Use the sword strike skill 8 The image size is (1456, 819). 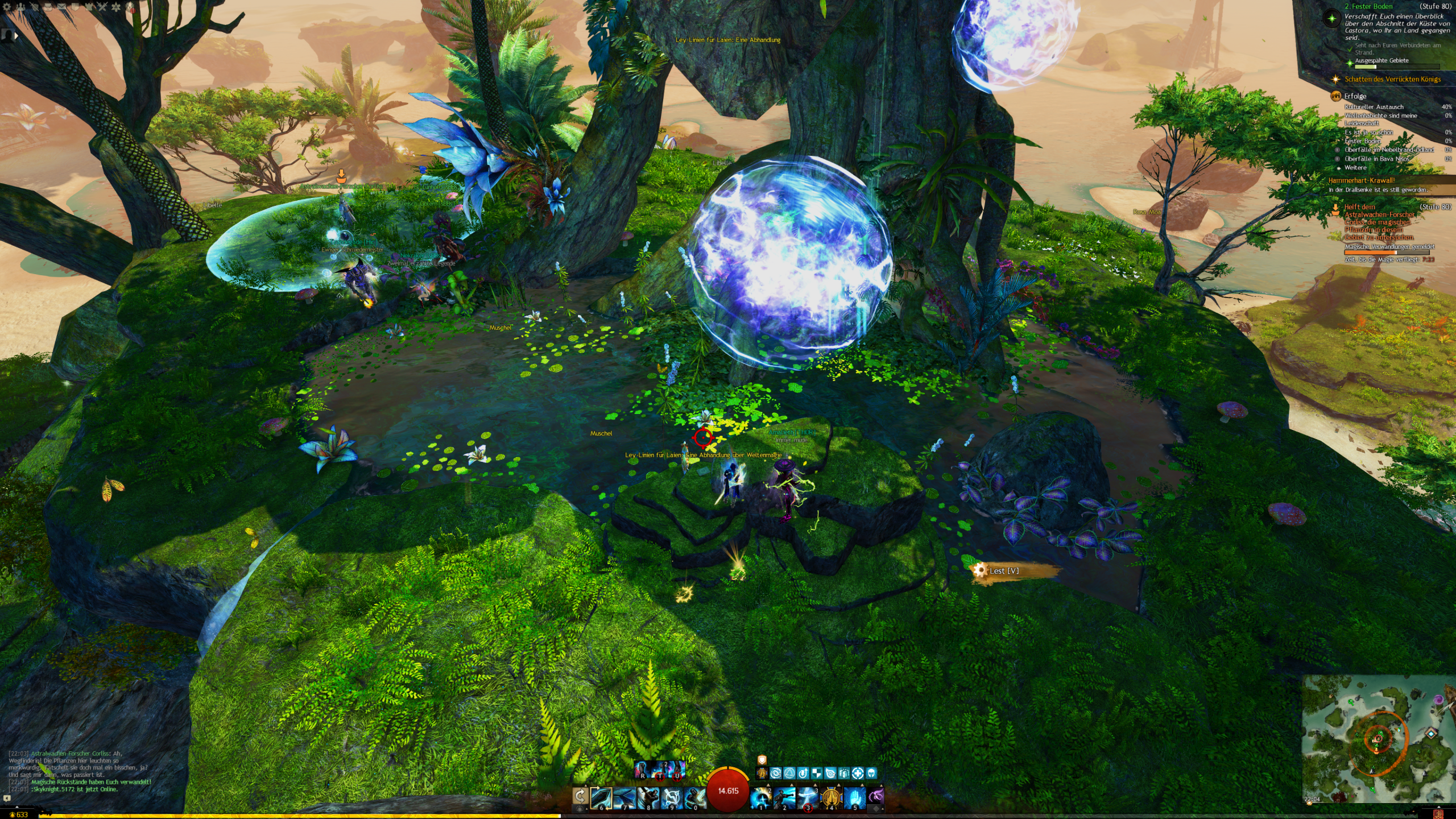point(648,797)
